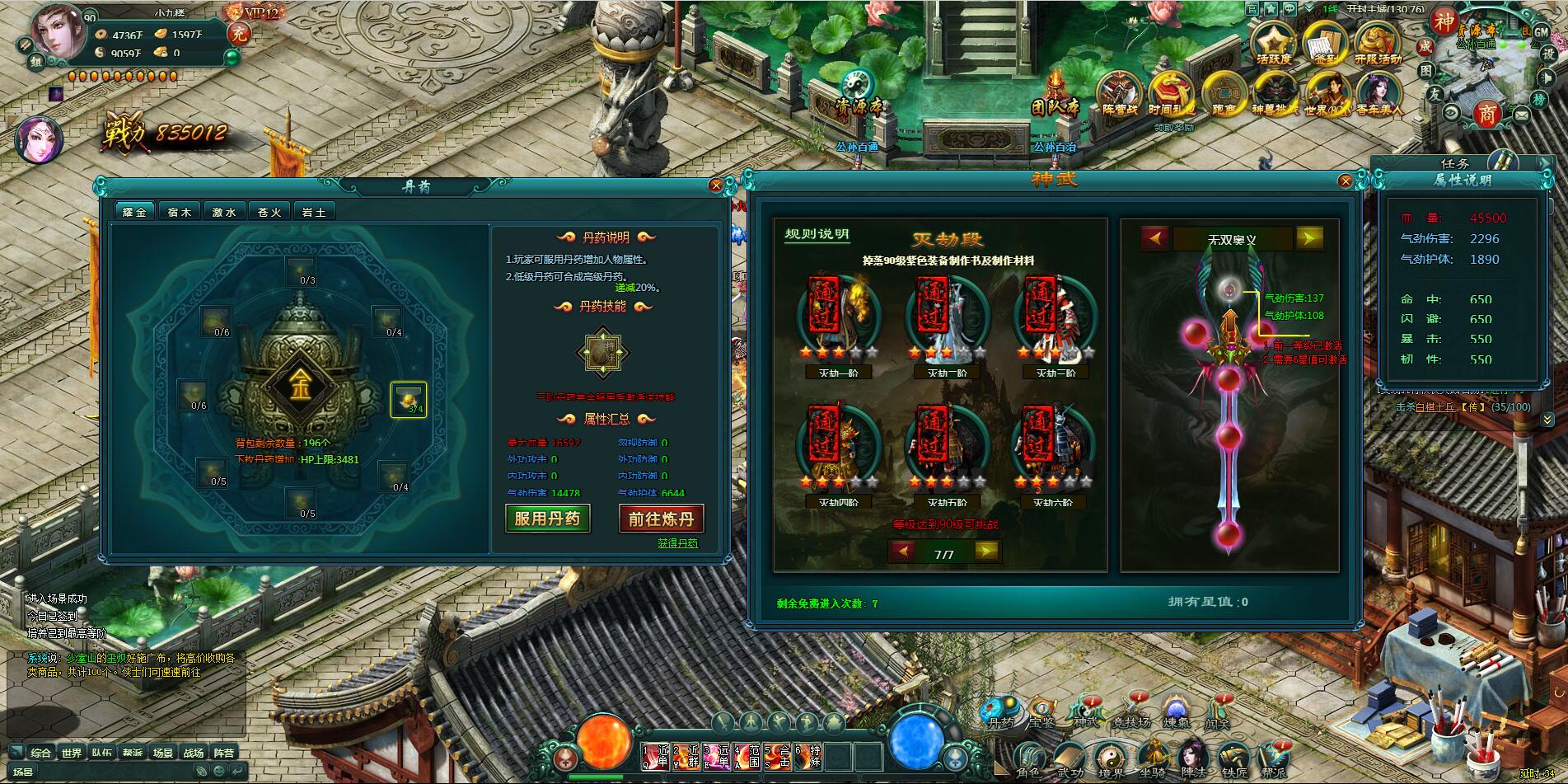Select the highlighted 3/4 elixir slot
Screen dimensions: 1568x784
tap(409, 400)
